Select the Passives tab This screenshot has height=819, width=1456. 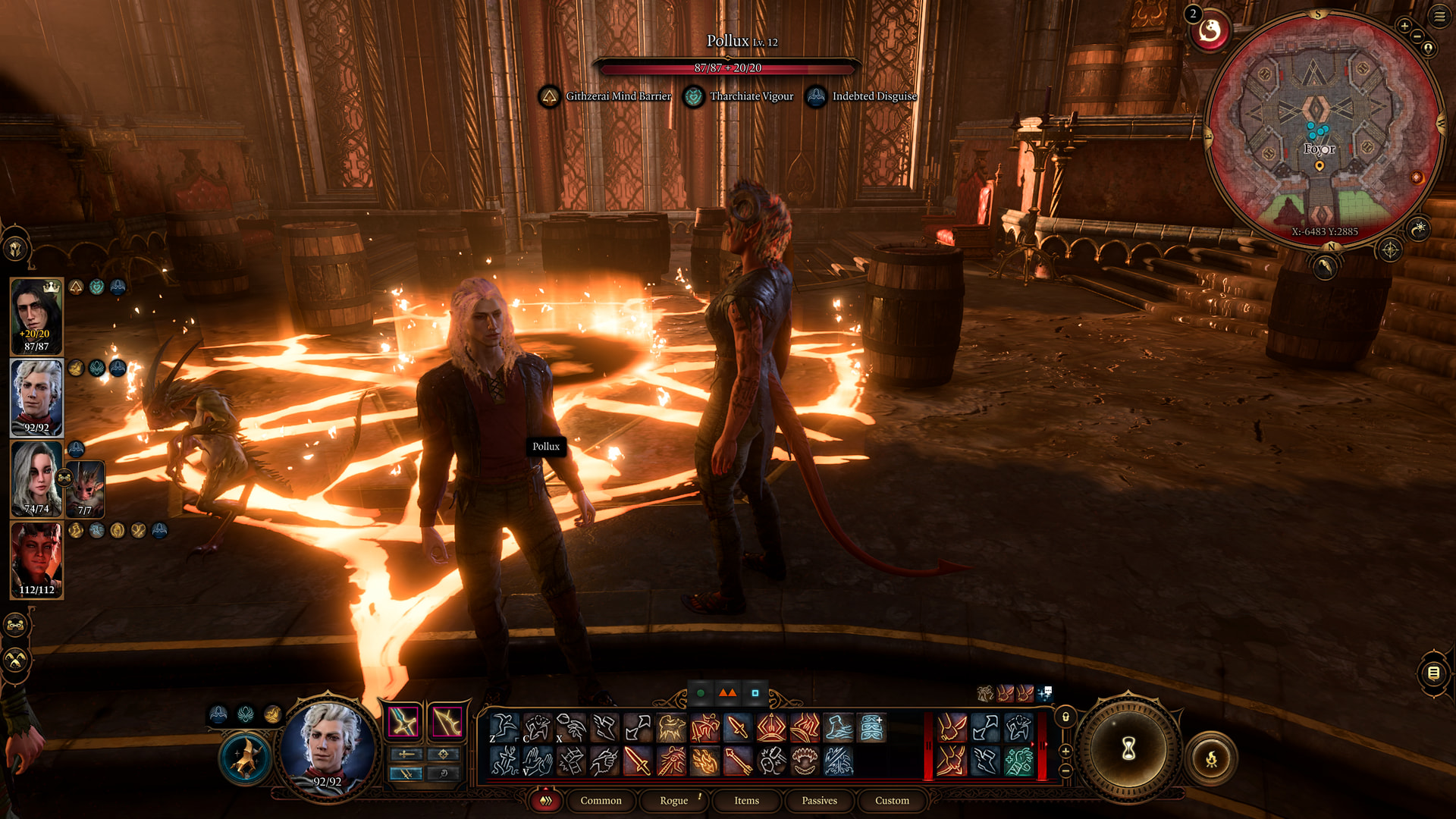[x=819, y=801]
